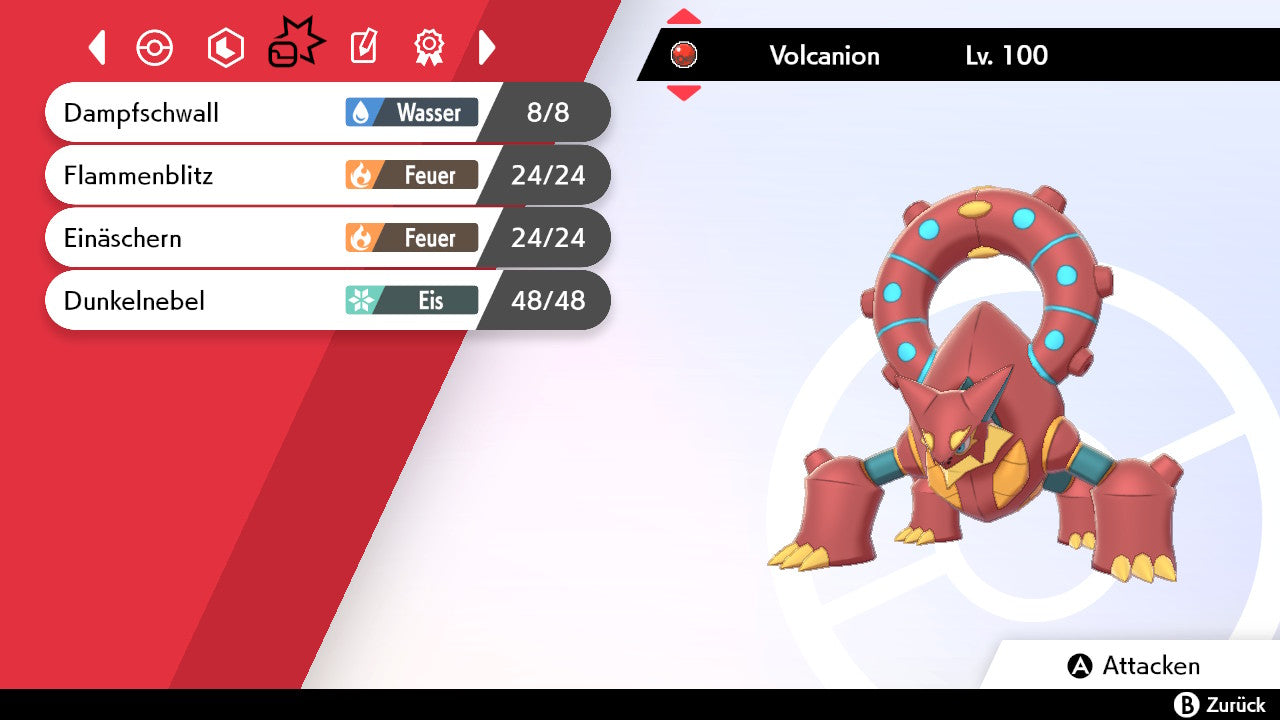Switch to the Poké Ball info tab
Image resolution: width=1280 pixels, height=720 pixels.
pyautogui.click(x=155, y=48)
